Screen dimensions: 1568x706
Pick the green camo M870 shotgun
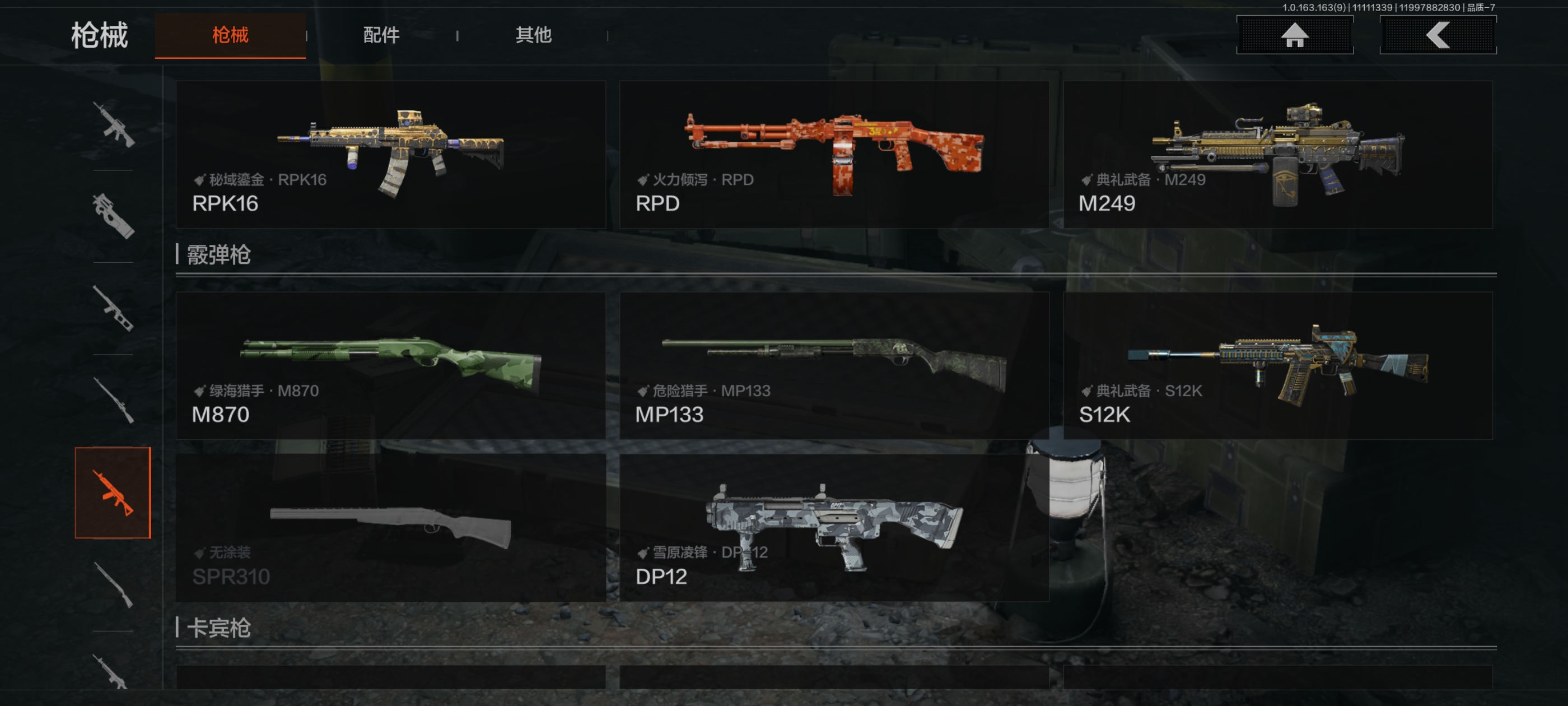390,365
